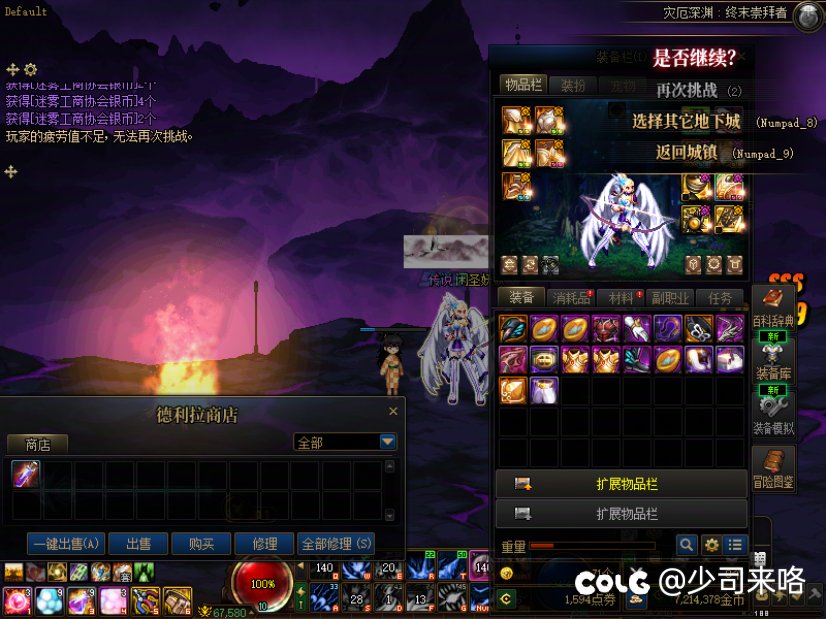
Task: Switch to the 材料 materials tab
Action: [622, 298]
